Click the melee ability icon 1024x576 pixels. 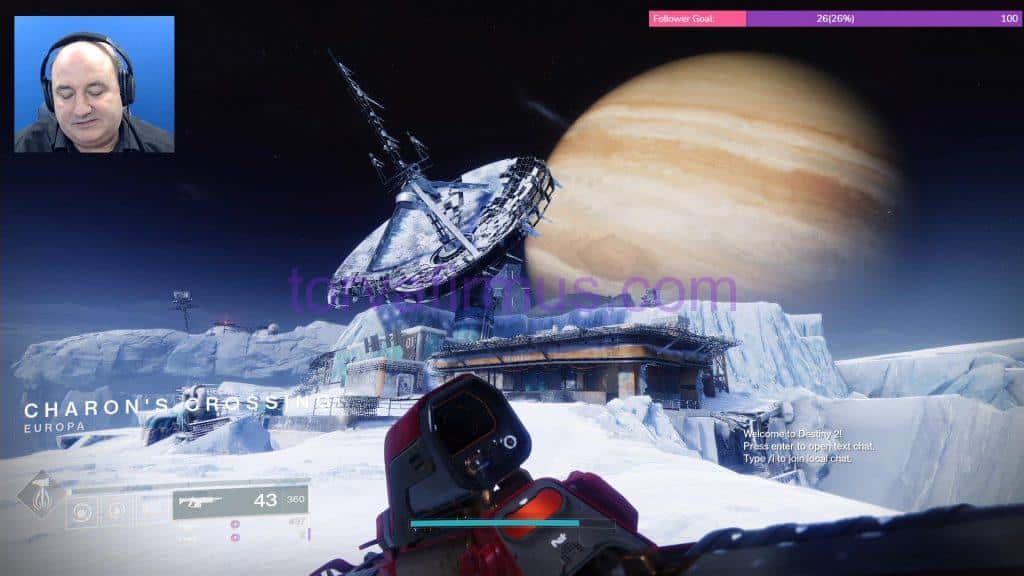(x=116, y=511)
